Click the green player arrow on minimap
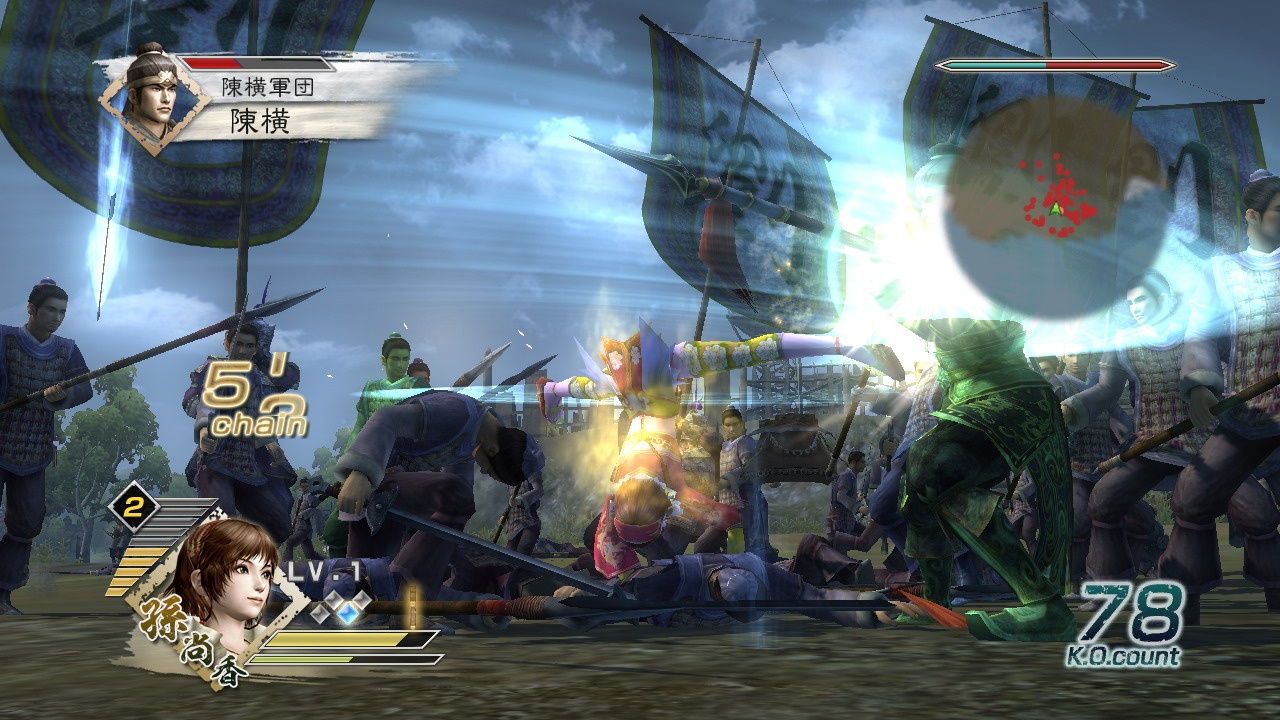 1054,208
